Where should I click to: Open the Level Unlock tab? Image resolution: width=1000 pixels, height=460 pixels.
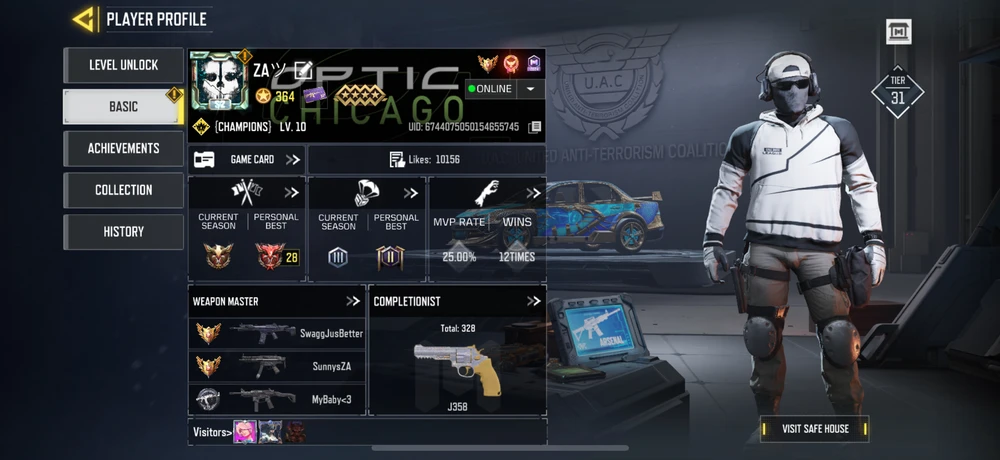(124, 65)
